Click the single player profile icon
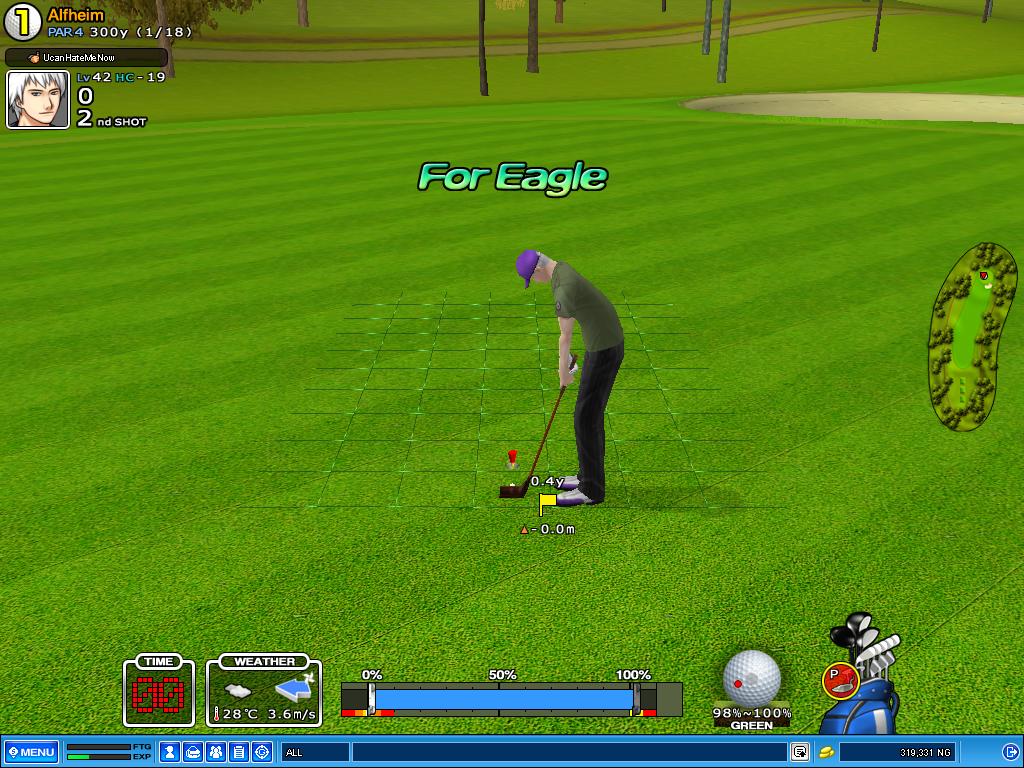Viewport: 1024px width, 768px height. click(170, 752)
